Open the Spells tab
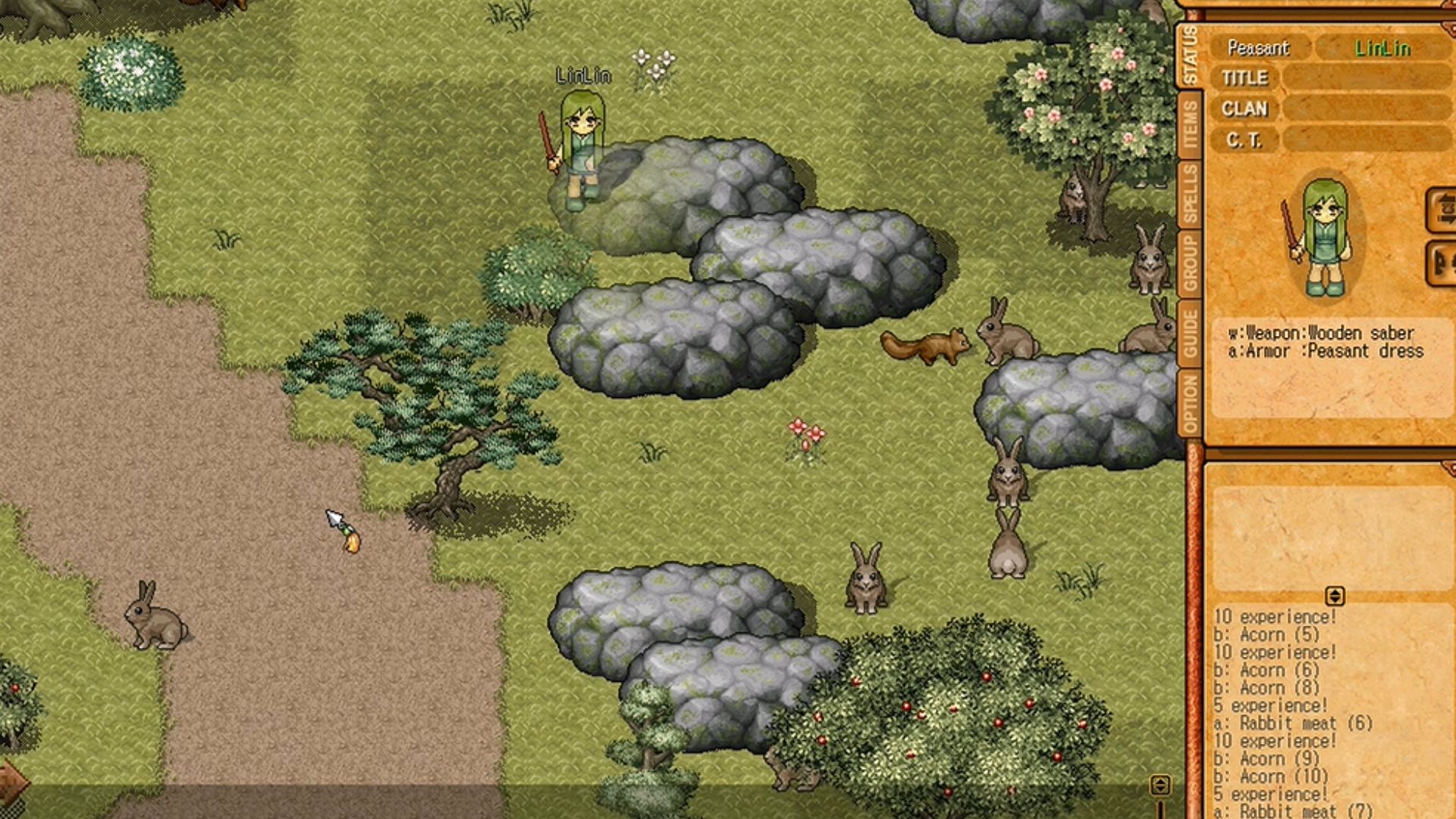Screen dimensions: 1456x819 1188,193
